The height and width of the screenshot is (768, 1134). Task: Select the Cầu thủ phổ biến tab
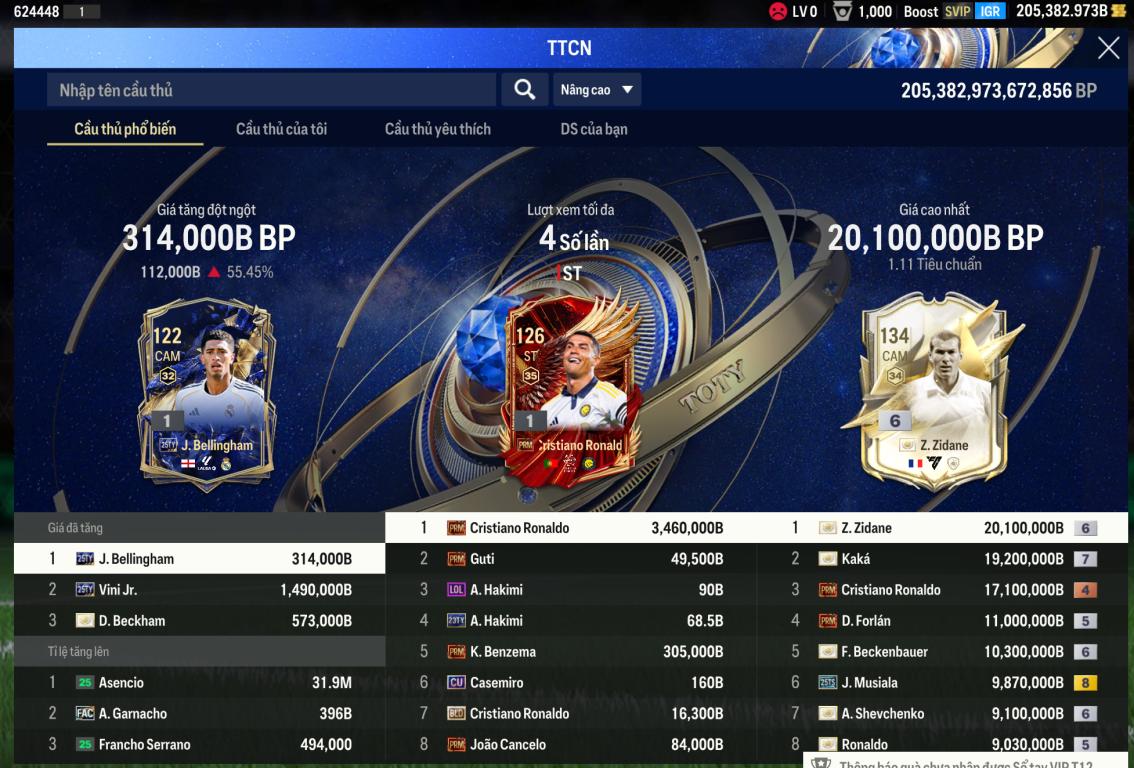pos(125,129)
